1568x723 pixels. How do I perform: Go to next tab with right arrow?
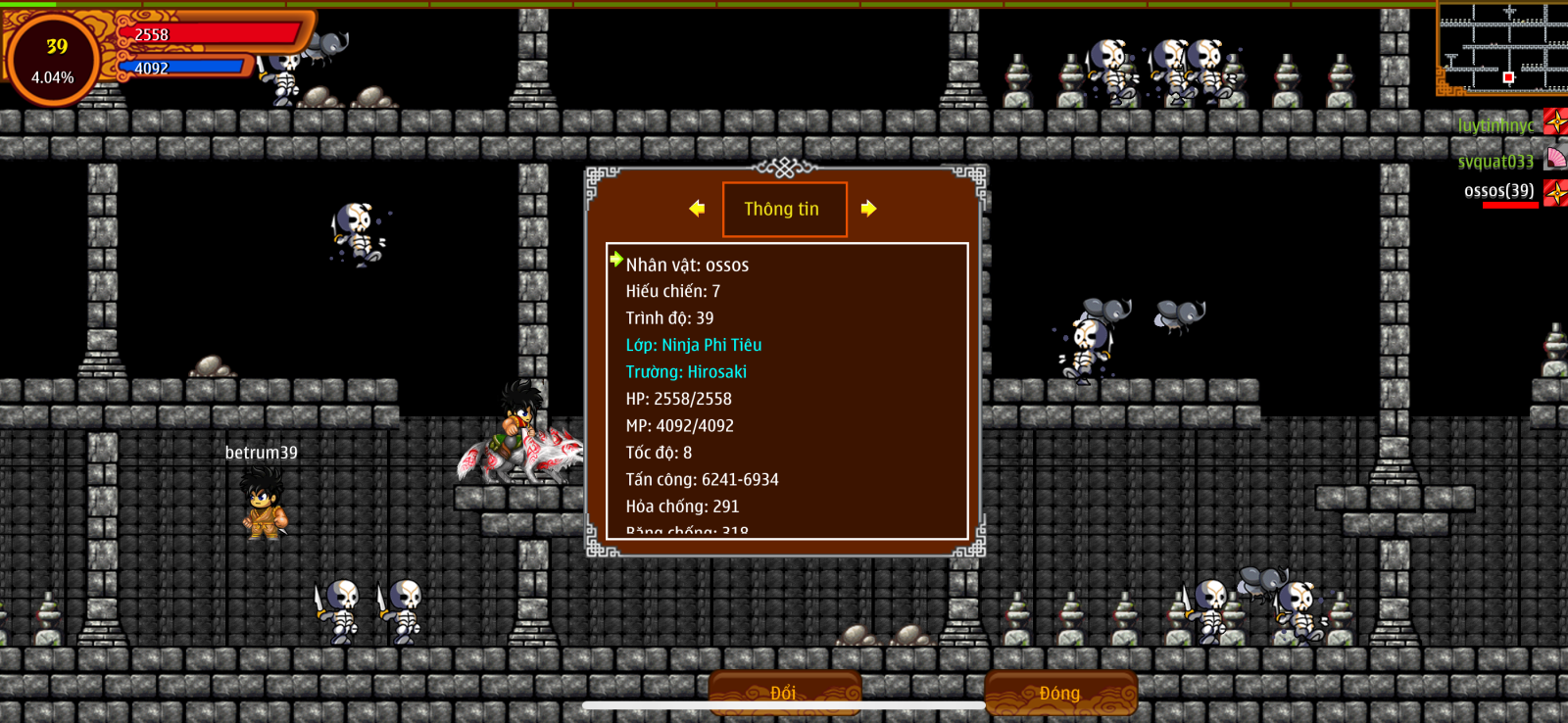pyautogui.click(x=868, y=209)
